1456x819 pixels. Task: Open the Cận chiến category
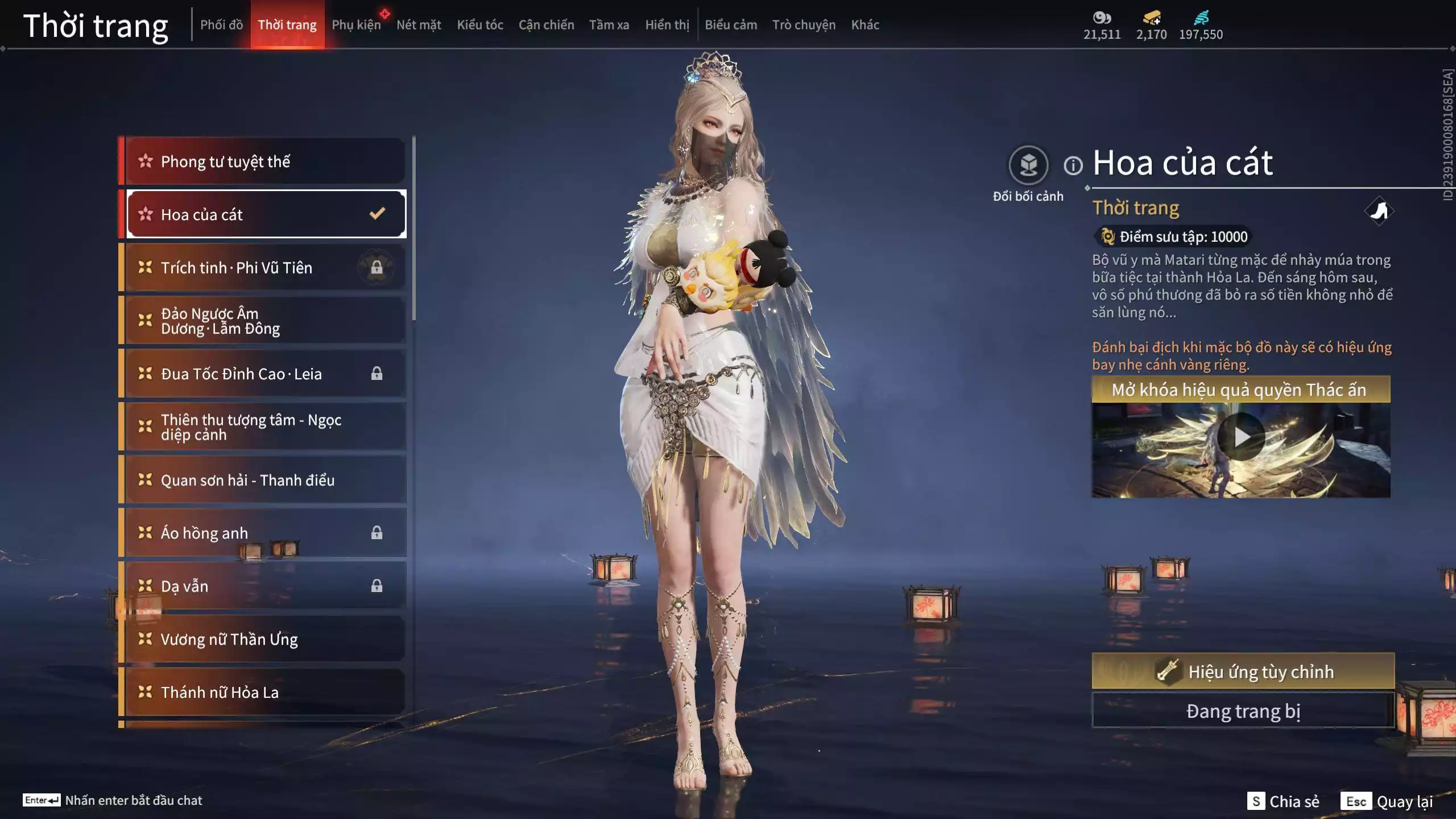[x=546, y=25]
